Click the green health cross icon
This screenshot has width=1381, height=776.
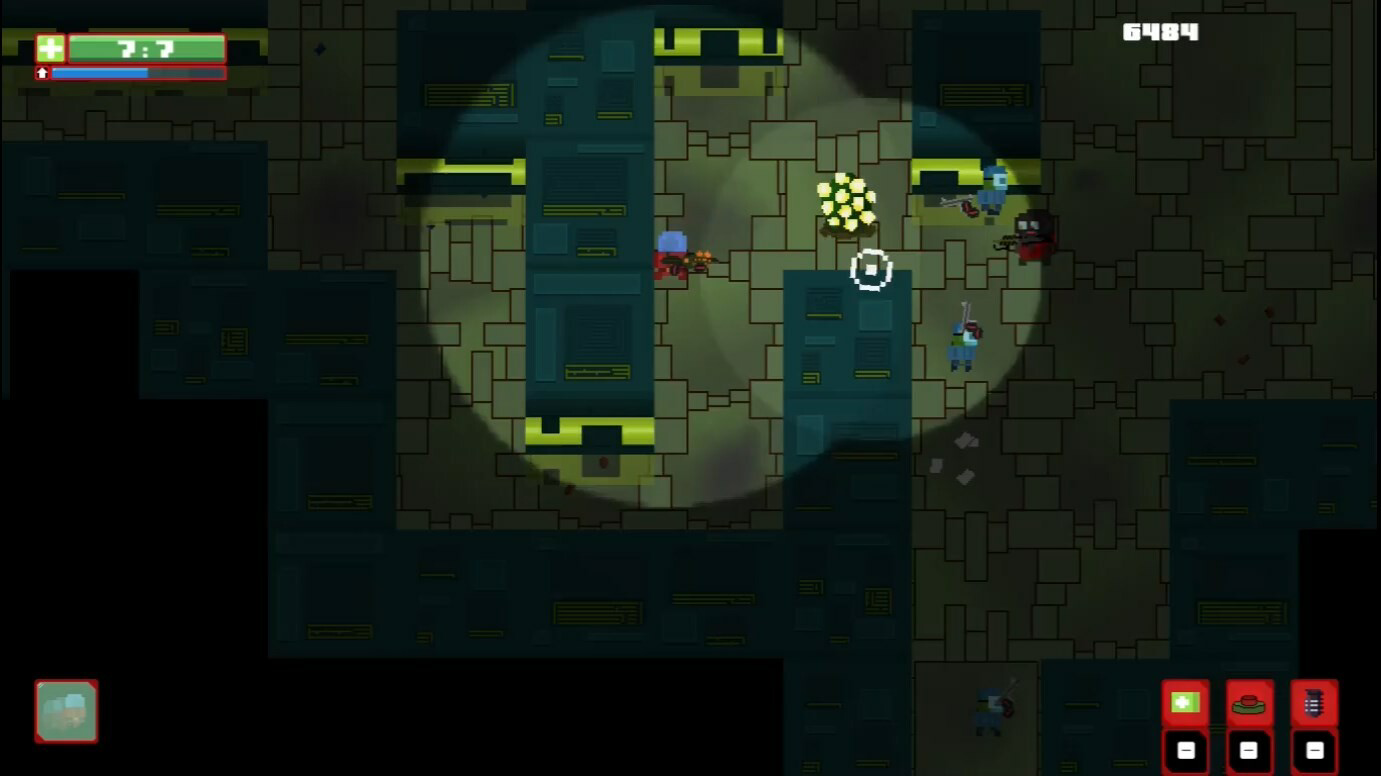coord(51,46)
